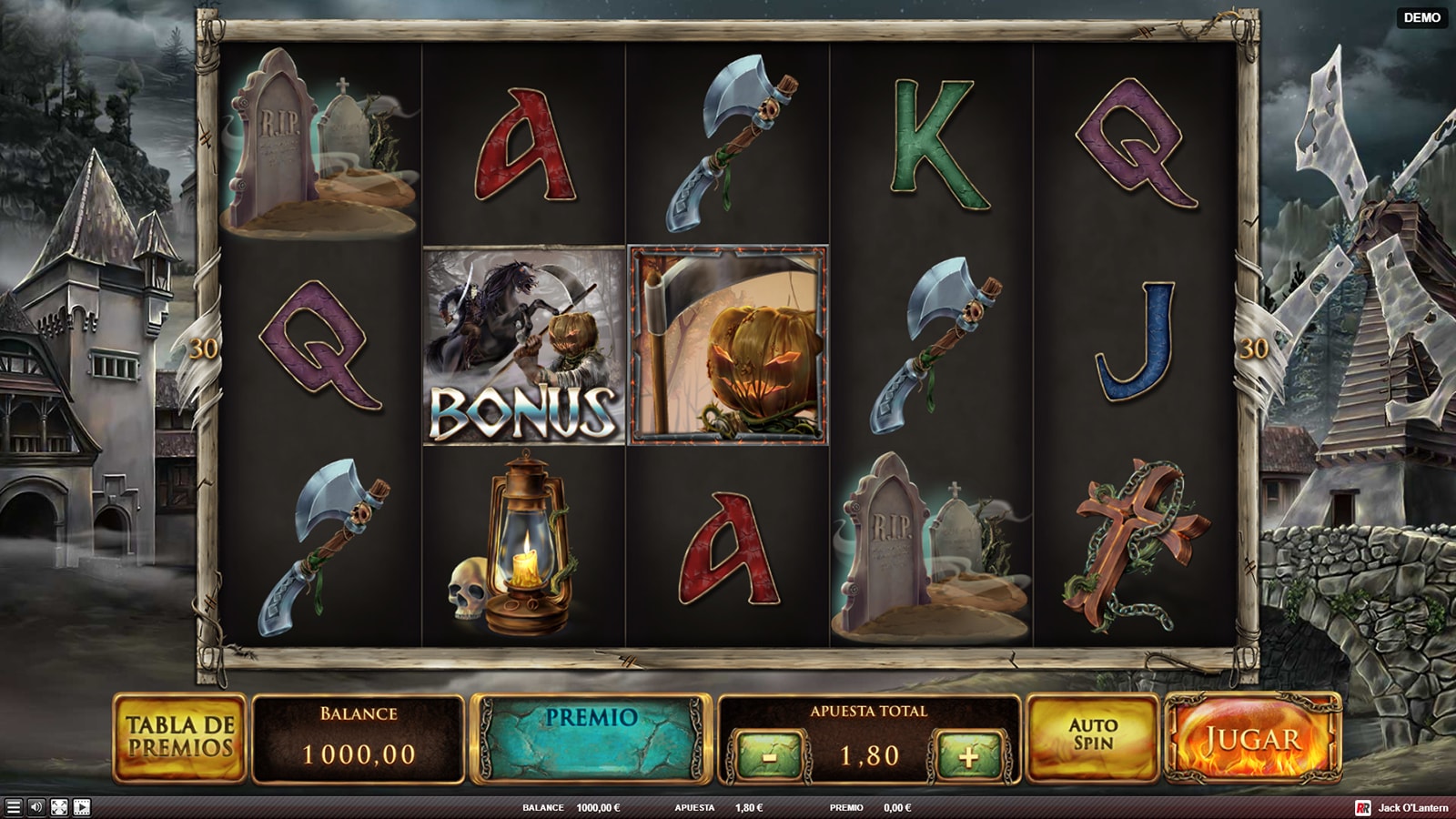Open the Tabla de Premios paytable
This screenshot has height=819, width=1456.
(180, 737)
